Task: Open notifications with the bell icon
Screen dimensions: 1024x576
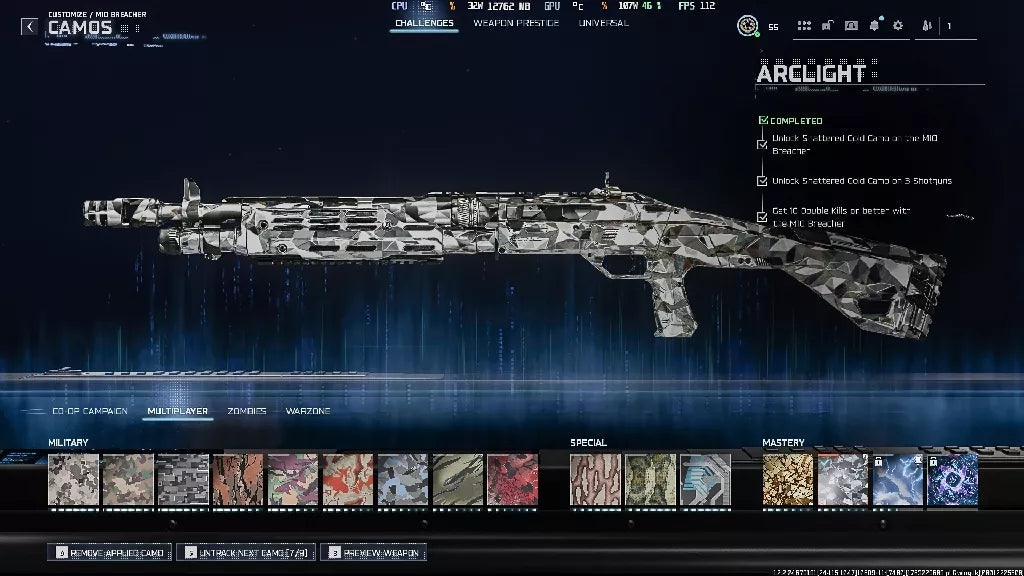Action: point(874,26)
